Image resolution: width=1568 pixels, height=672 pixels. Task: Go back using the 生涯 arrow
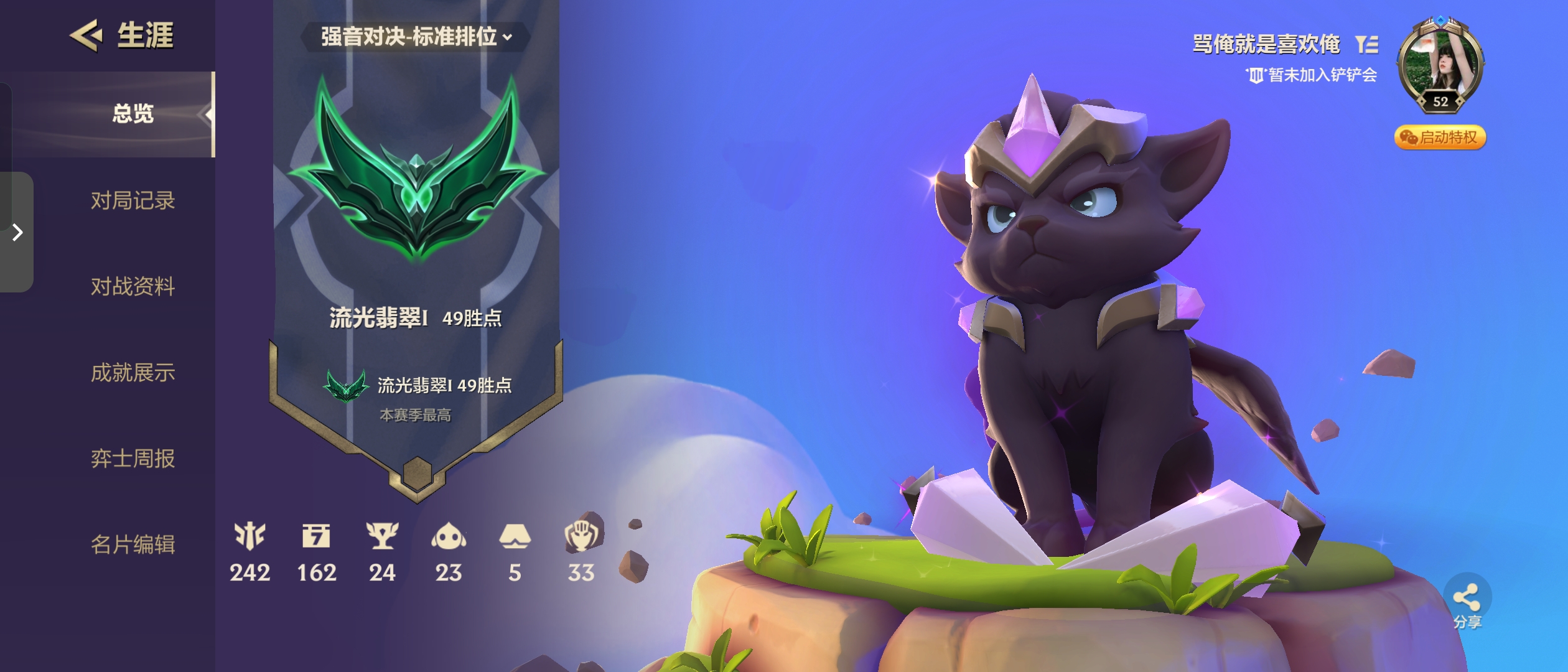pos(86,35)
